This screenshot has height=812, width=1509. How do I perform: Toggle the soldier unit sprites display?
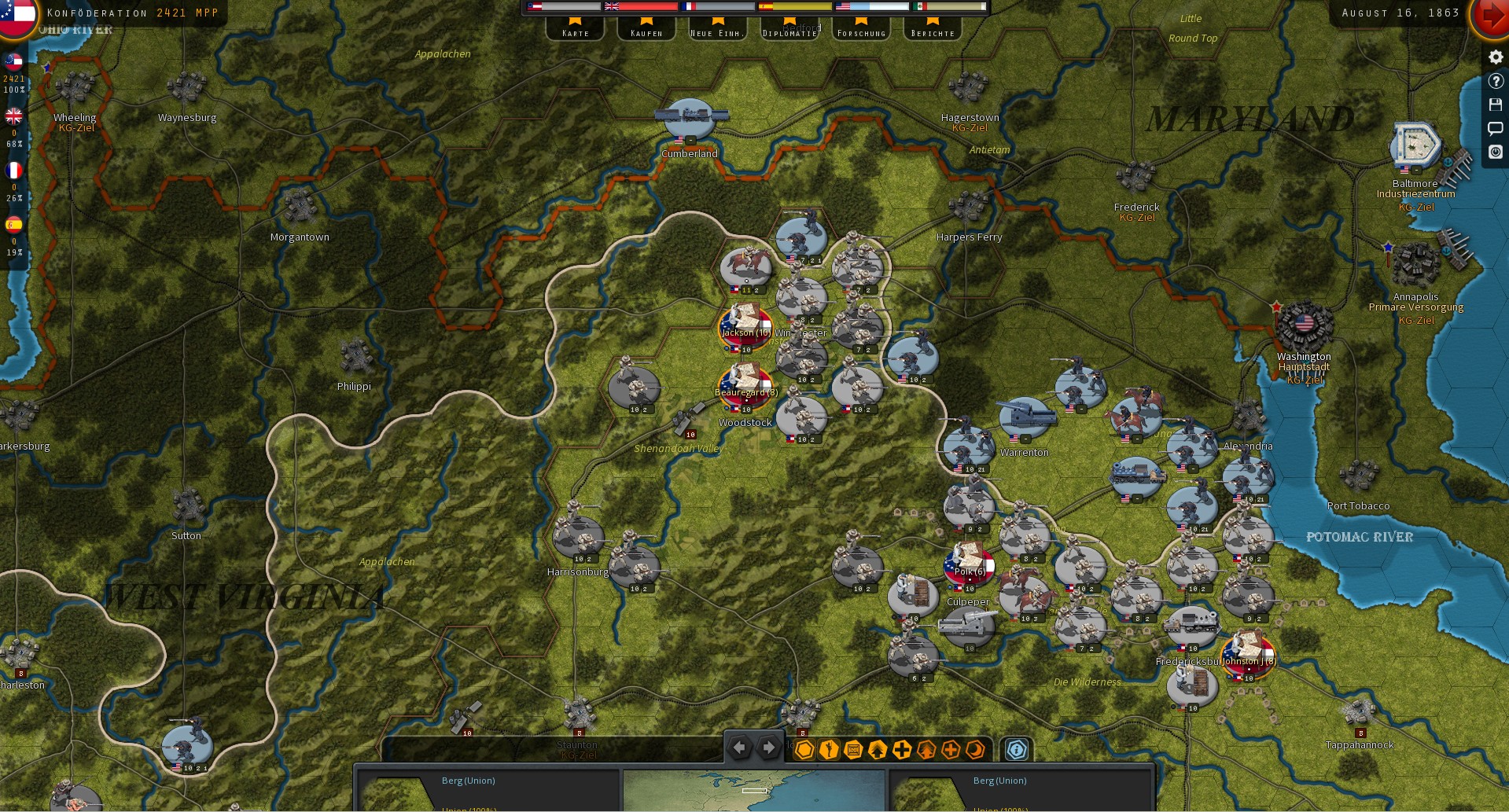[828, 749]
